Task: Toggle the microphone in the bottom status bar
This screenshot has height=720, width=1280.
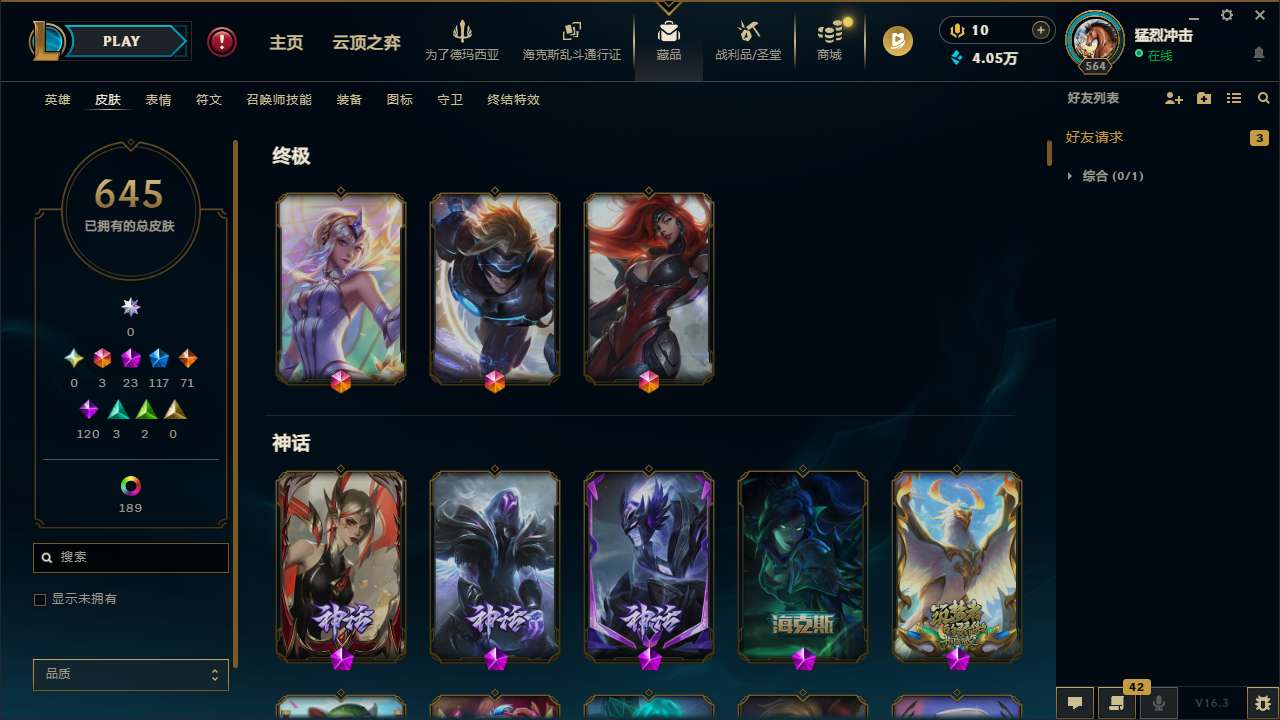Action: (1158, 703)
